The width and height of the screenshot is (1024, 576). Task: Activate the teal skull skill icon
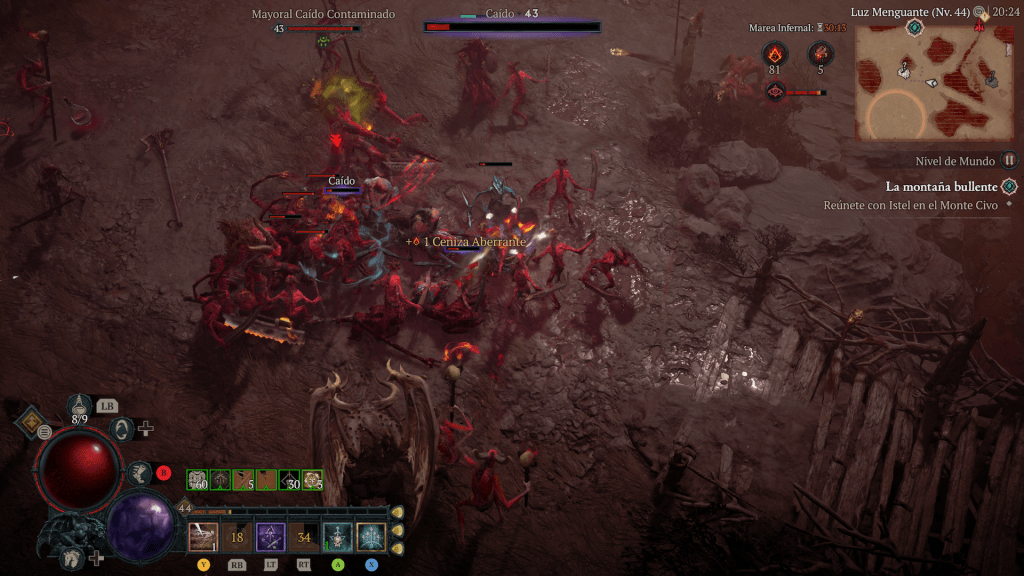click(x=337, y=537)
